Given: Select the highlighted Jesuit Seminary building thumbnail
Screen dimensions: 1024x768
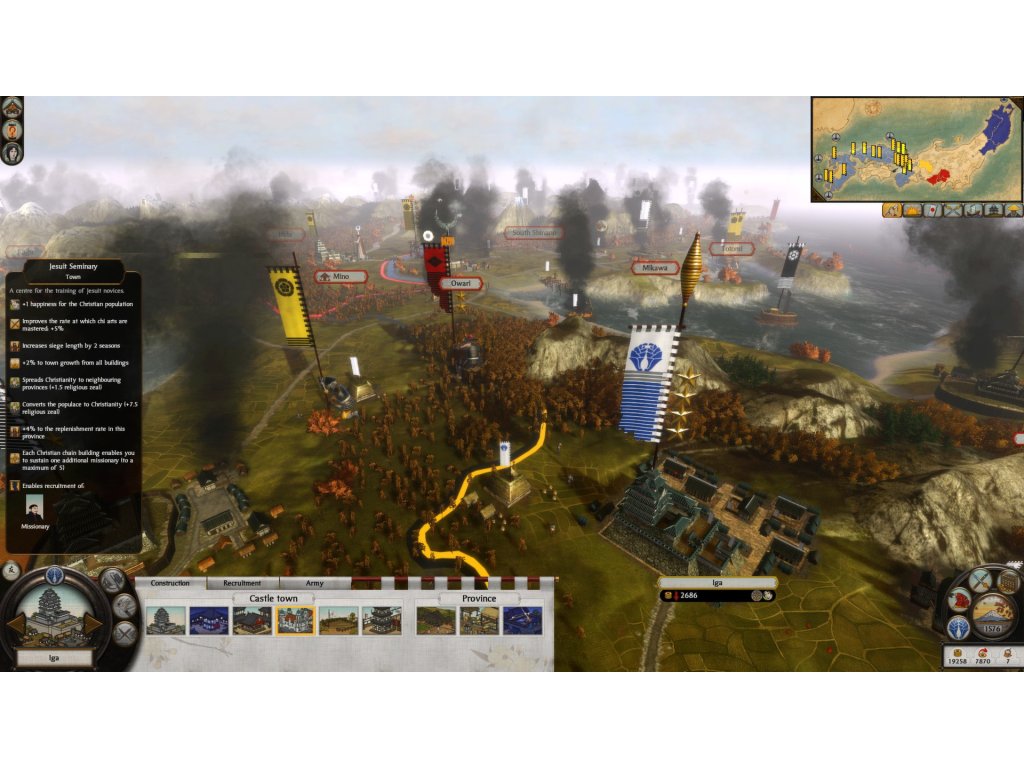Looking at the screenshot, I should coord(295,621).
